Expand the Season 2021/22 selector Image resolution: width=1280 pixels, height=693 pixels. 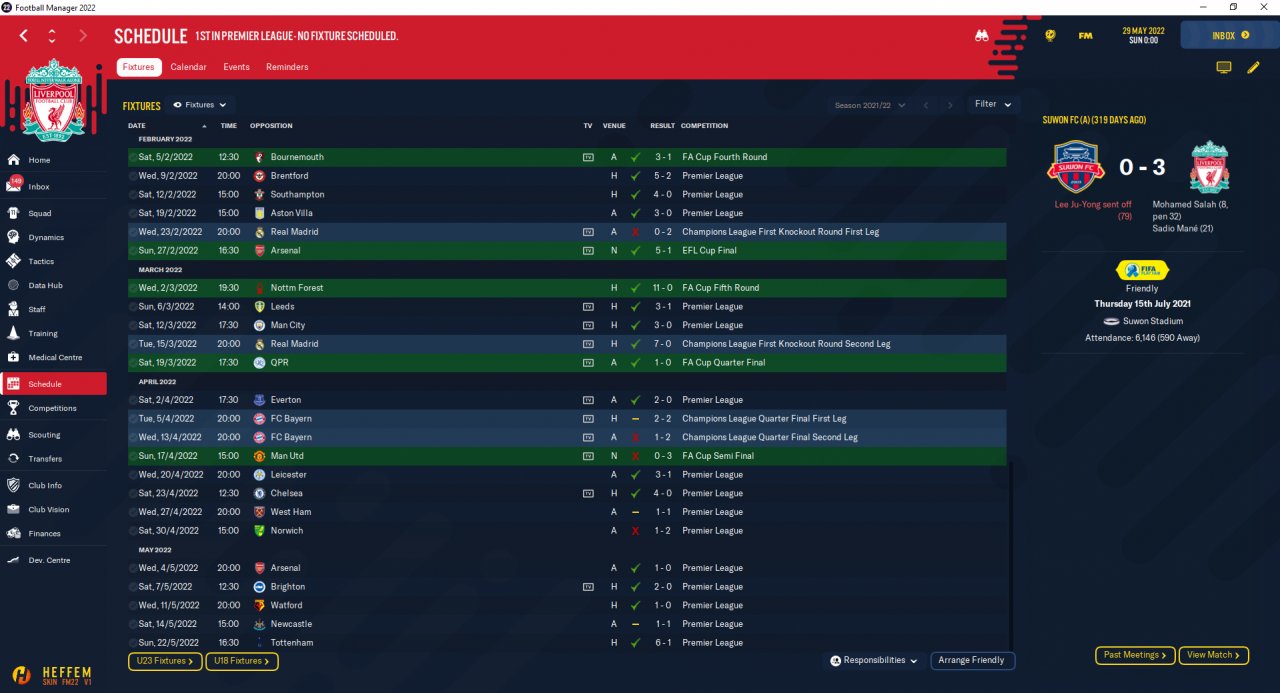click(870, 105)
